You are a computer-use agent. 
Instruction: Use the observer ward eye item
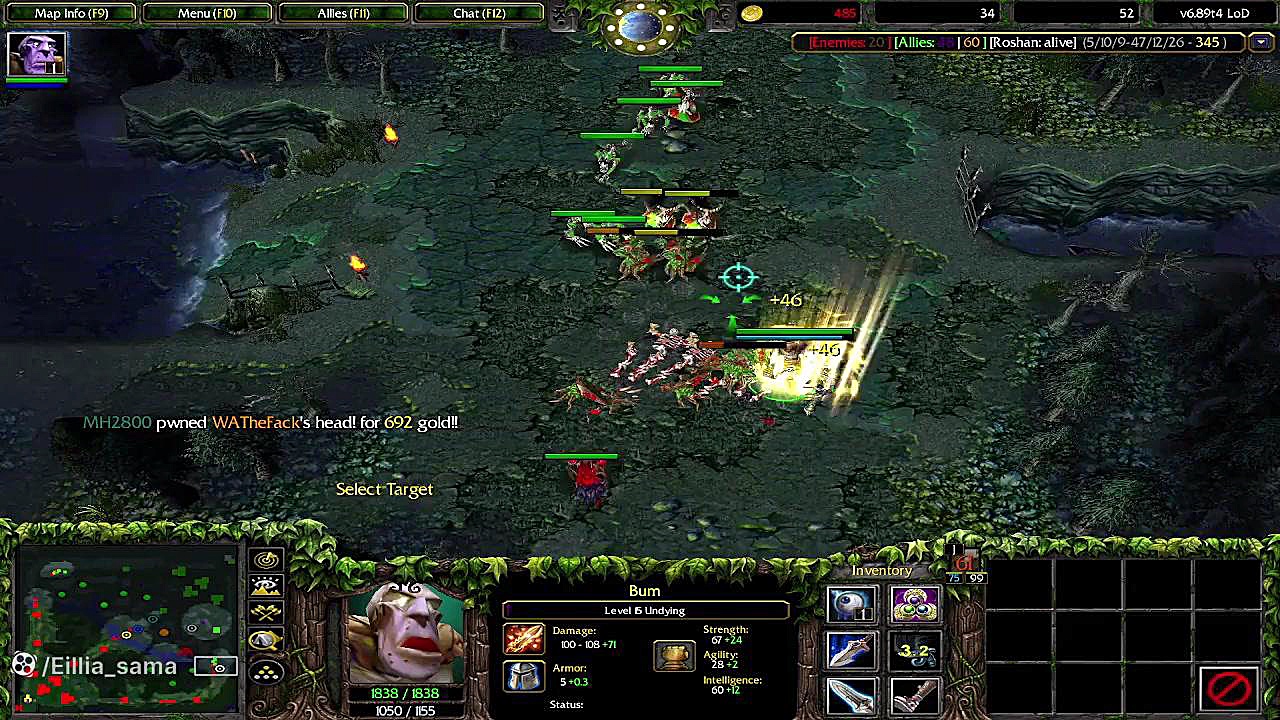click(852, 606)
